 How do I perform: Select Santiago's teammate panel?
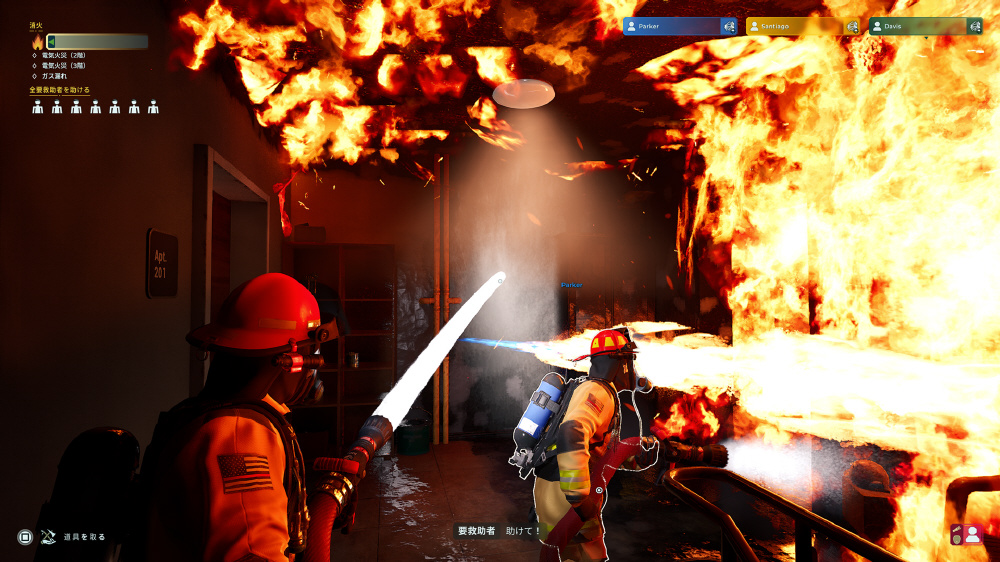coord(793,26)
